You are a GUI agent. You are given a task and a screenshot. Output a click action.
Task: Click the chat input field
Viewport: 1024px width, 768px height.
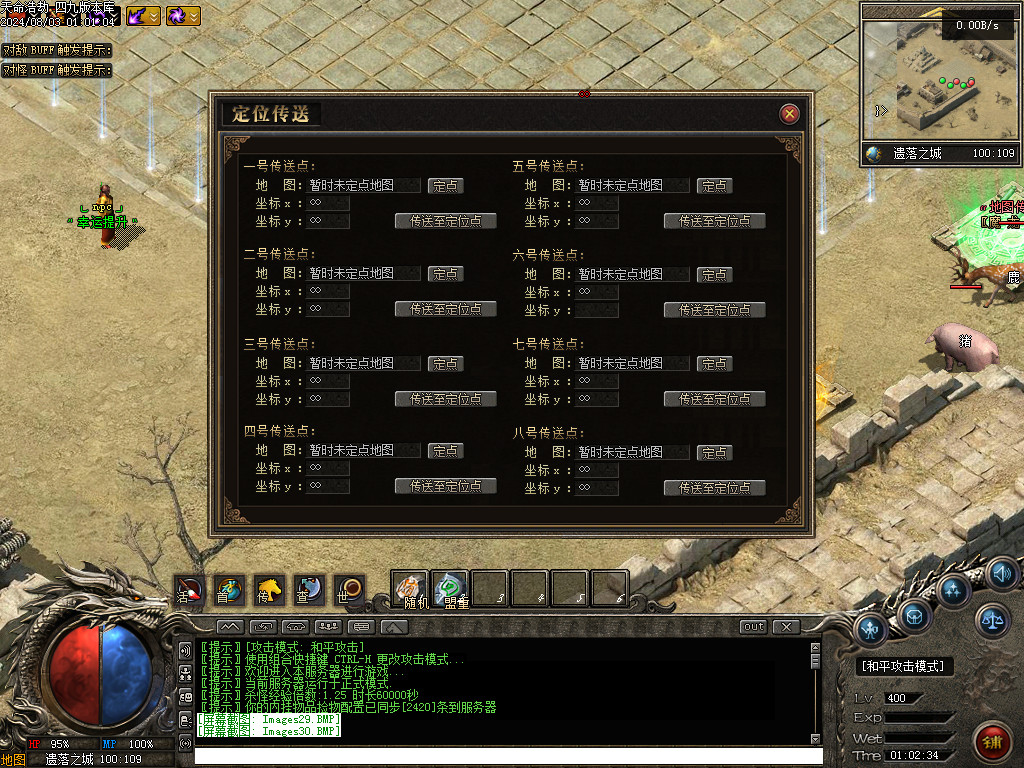500,756
